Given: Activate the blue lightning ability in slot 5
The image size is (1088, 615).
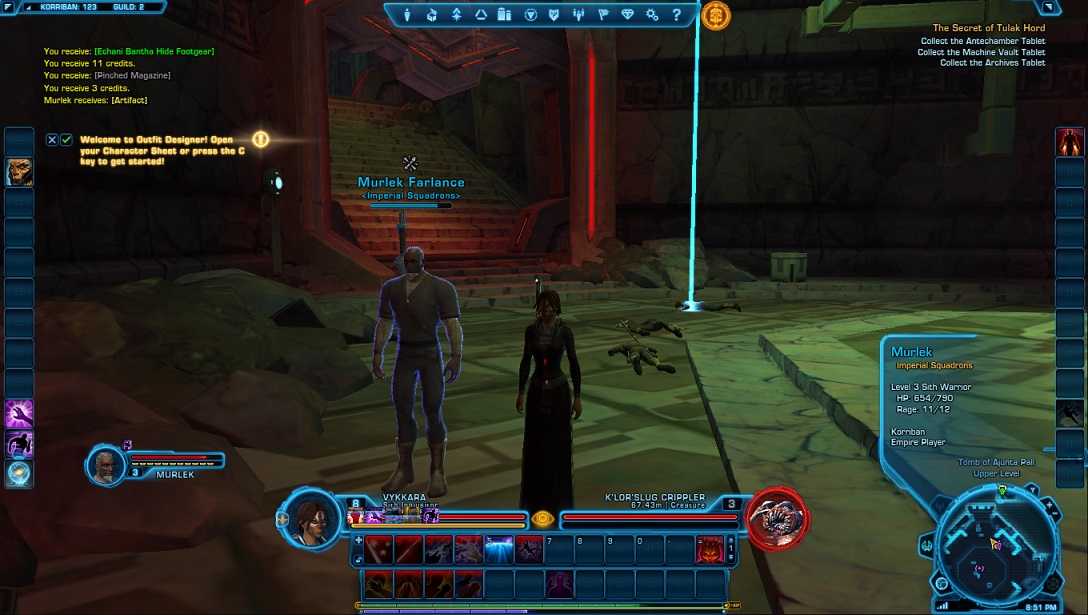Looking at the screenshot, I should tap(498, 548).
